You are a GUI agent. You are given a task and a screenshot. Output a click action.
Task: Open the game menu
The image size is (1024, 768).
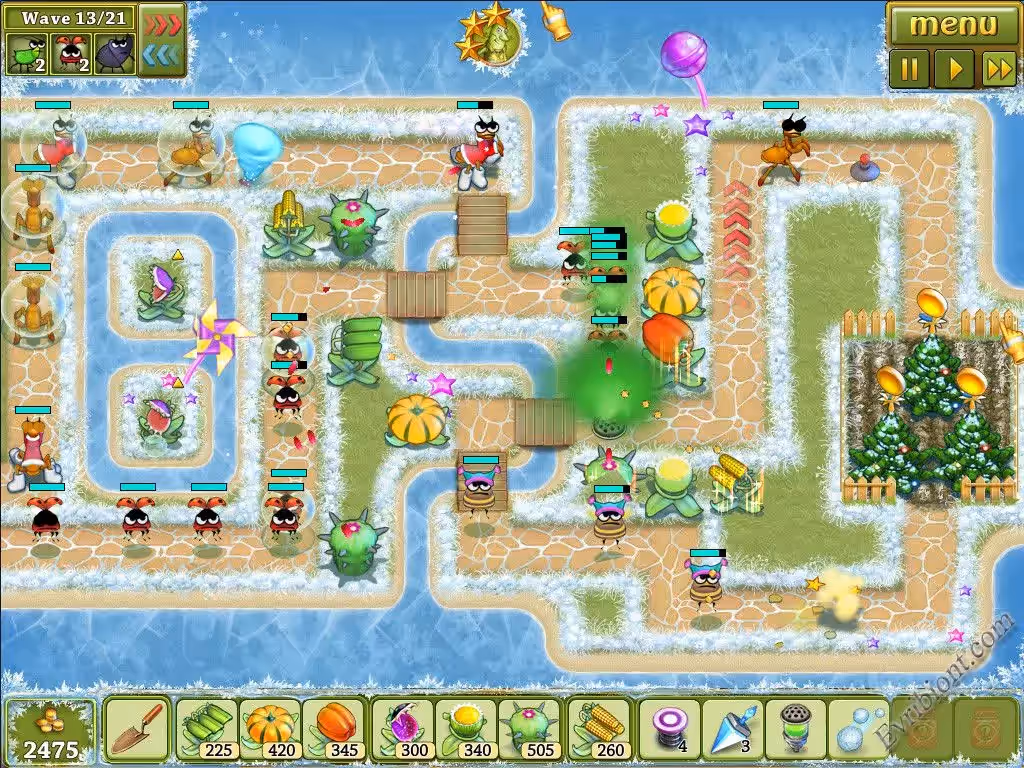(x=953, y=24)
